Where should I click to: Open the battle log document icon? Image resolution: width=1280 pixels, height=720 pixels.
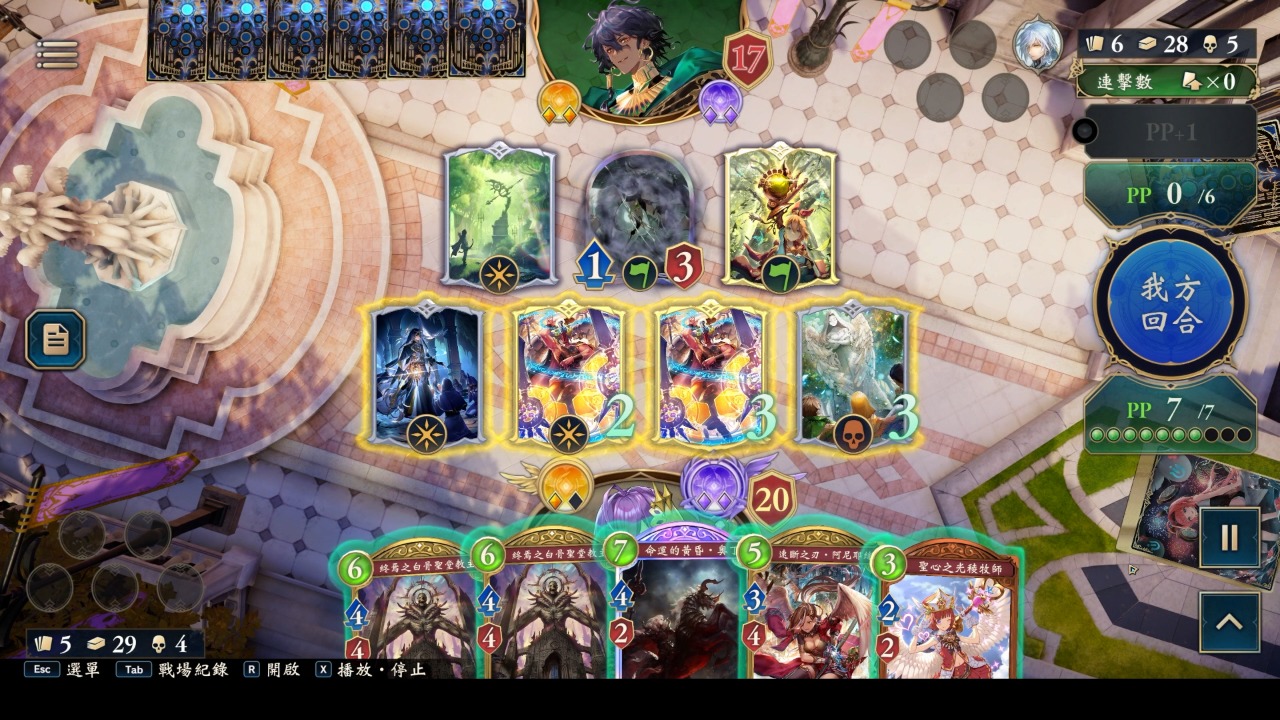point(55,339)
